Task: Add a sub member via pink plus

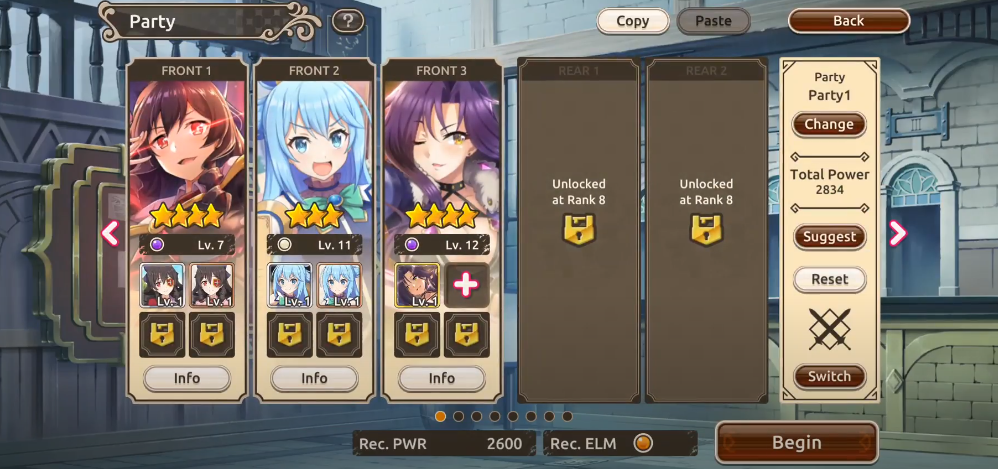Action: pos(466,286)
